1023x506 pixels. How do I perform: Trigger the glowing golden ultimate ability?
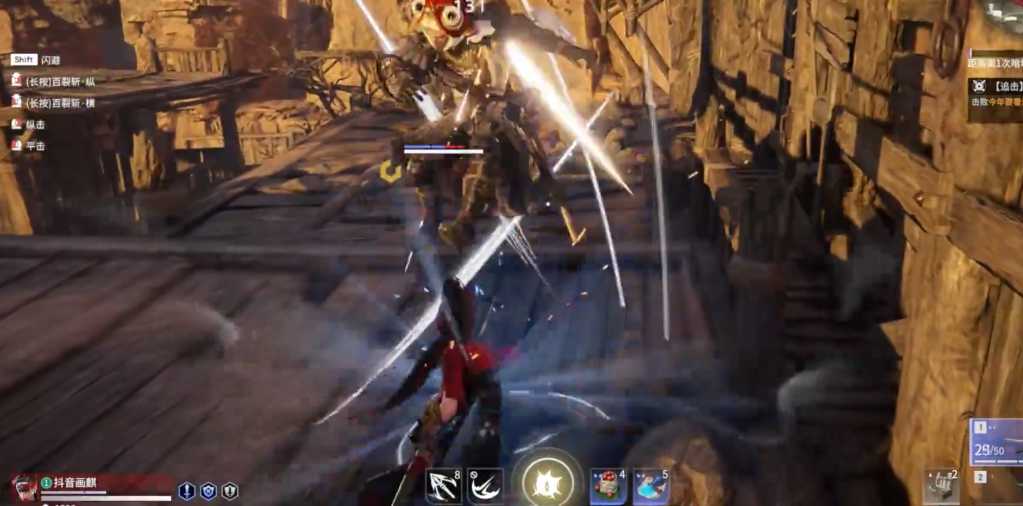point(547,483)
